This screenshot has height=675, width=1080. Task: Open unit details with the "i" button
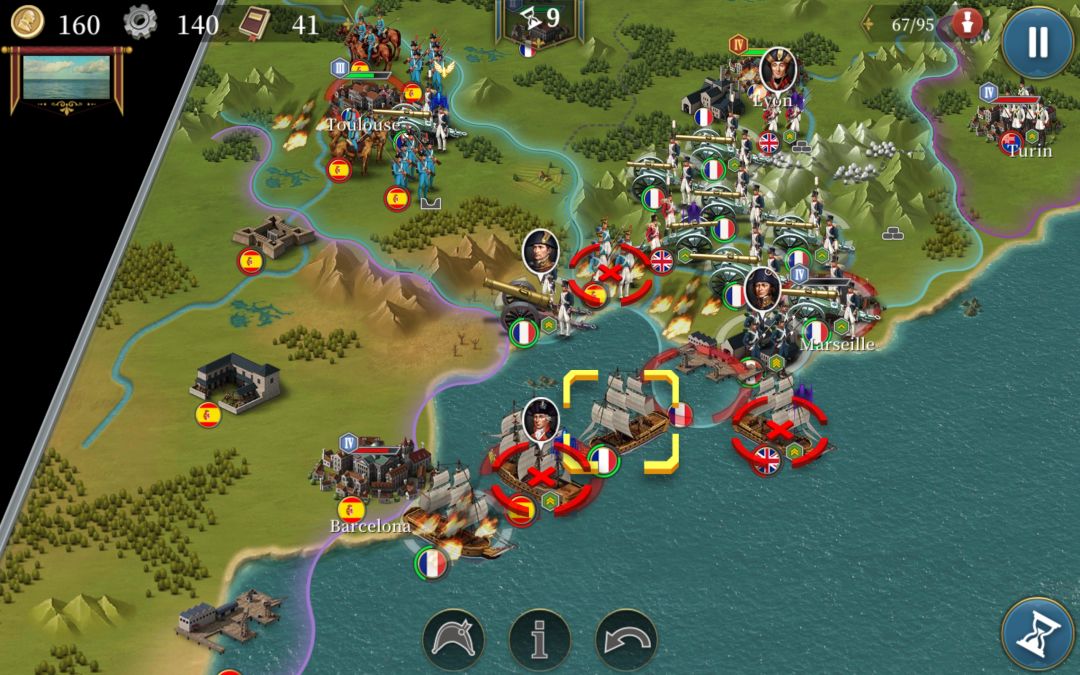(540, 638)
